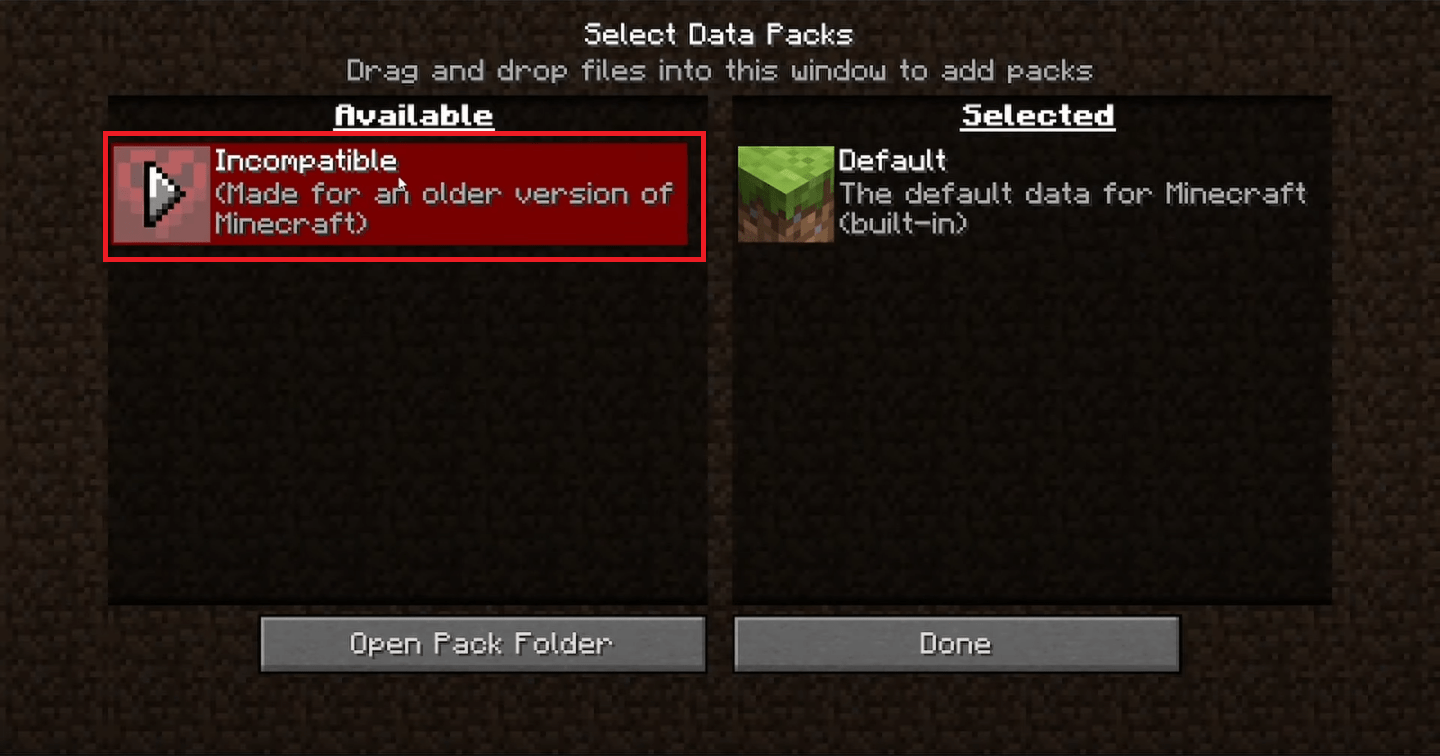Click the Select Data Packs title

click(719, 33)
